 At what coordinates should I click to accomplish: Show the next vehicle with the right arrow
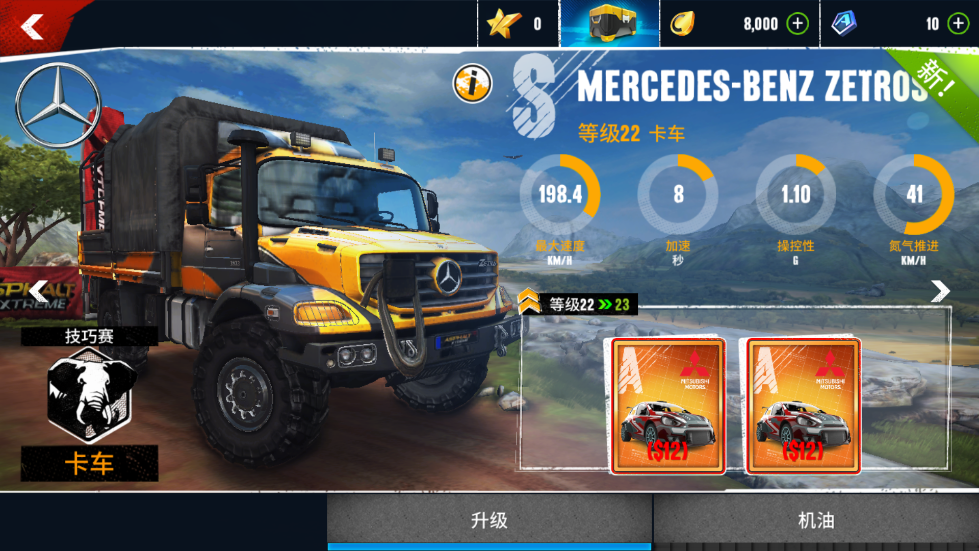(940, 291)
